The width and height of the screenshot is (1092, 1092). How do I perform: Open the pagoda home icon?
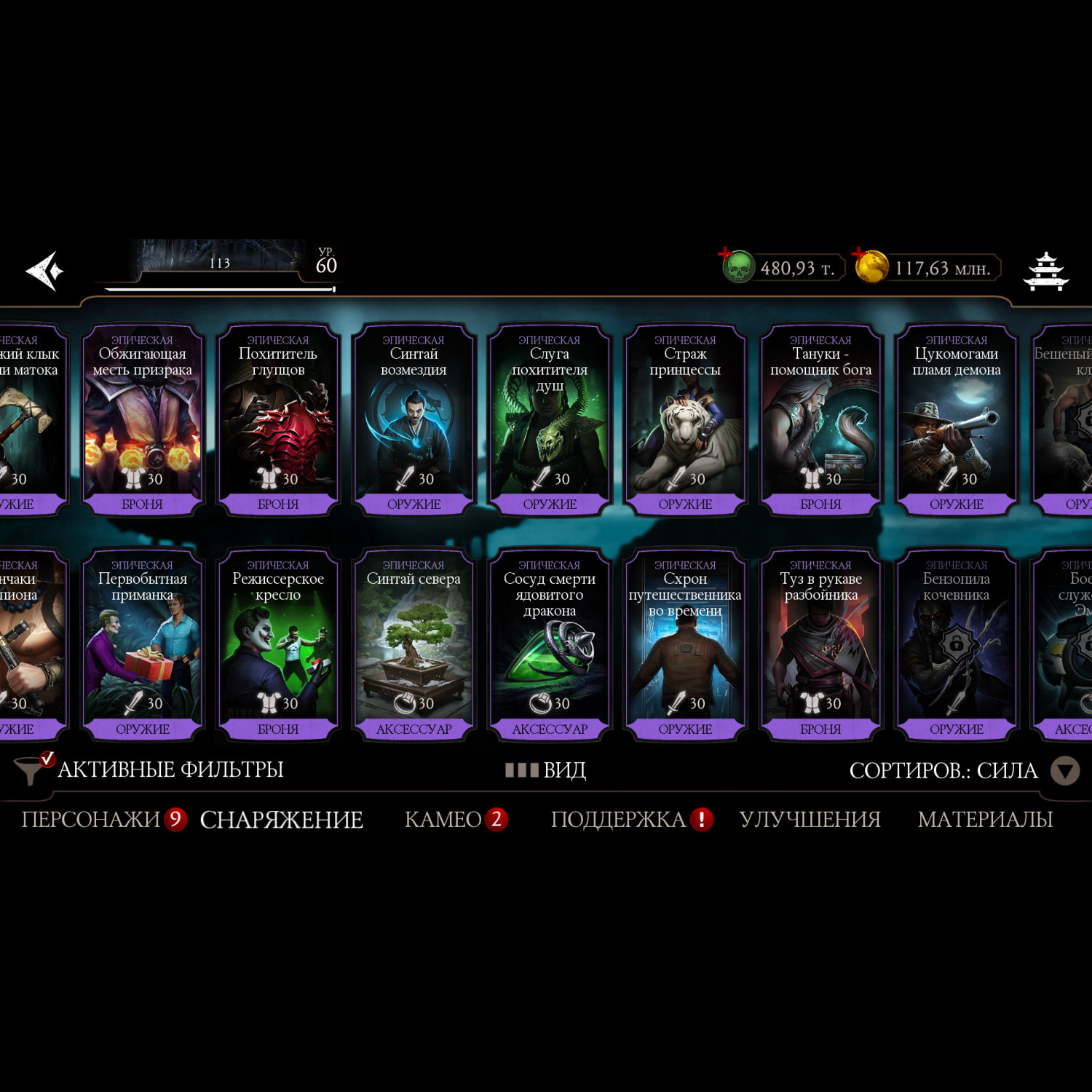coord(1045,271)
